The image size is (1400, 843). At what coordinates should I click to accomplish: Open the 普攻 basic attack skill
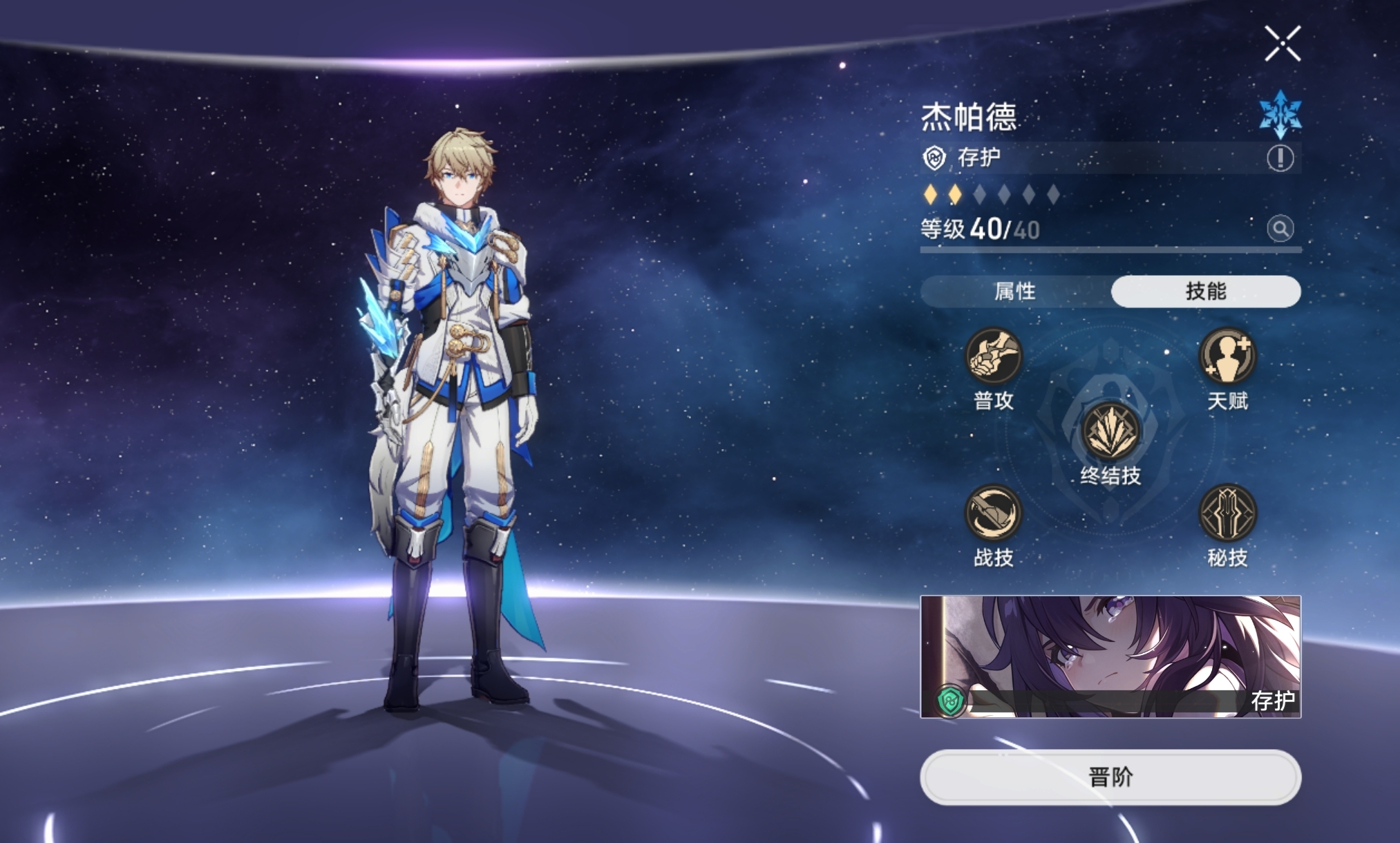(x=993, y=357)
